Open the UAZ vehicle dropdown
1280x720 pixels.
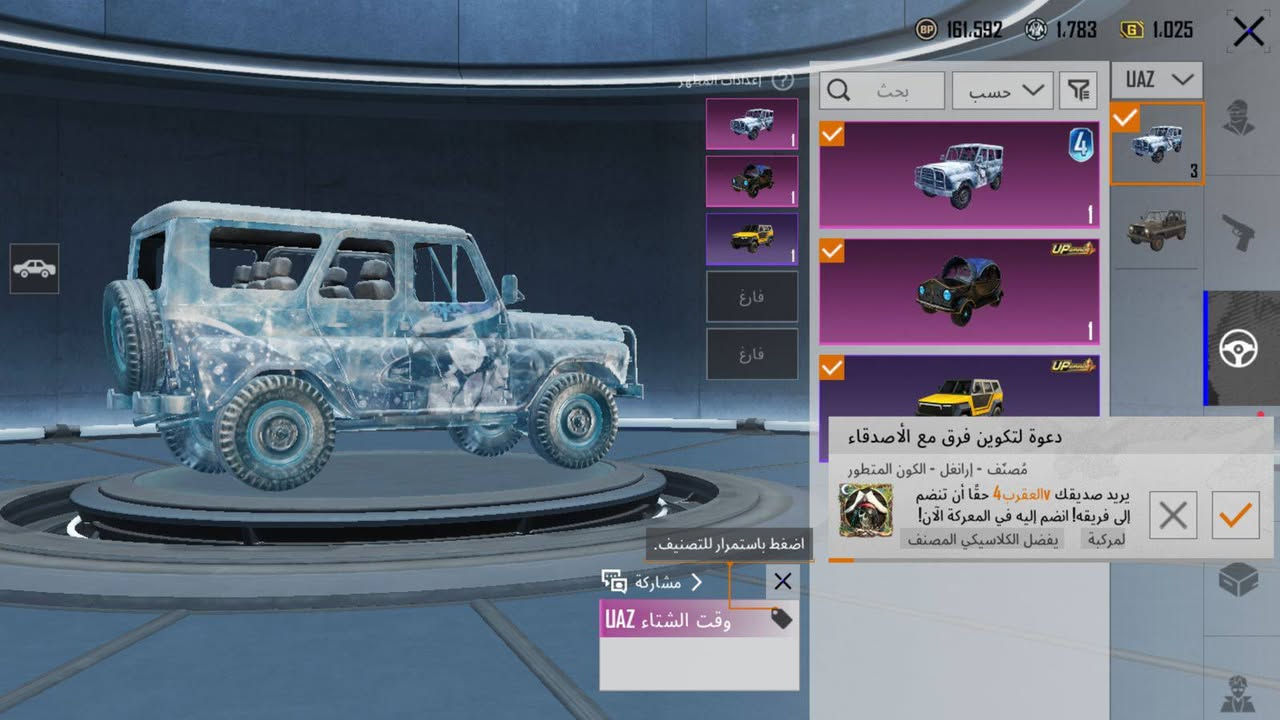point(1156,80)
